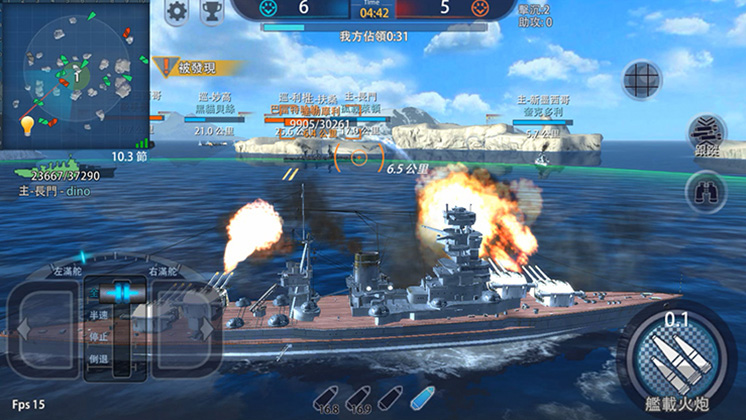Screen dimensions: 746x420
Task: Set throttle to half speed (半速)
Action: [x=99, y=314]
